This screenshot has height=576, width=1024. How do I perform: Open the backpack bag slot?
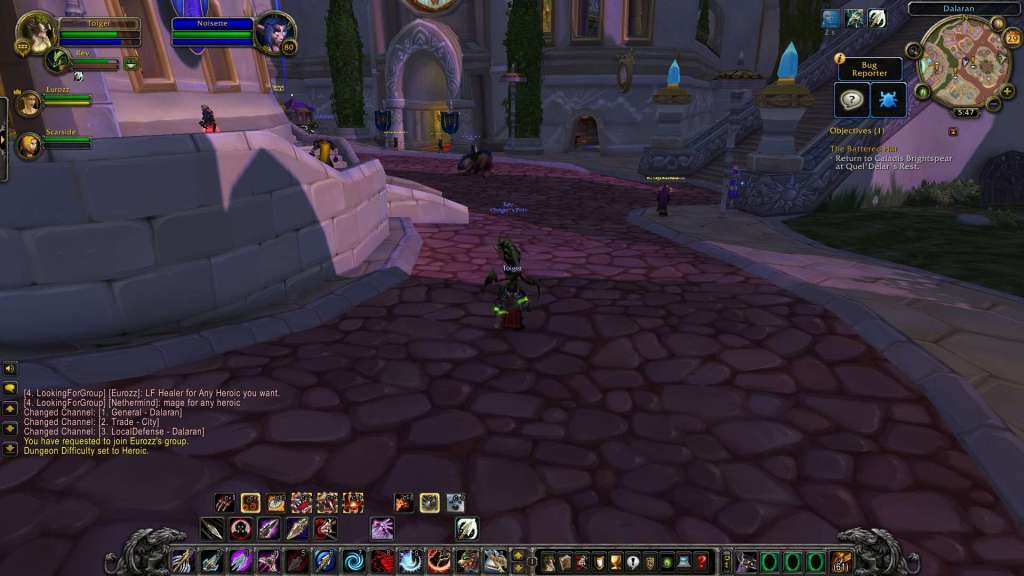tap(841, 561)
